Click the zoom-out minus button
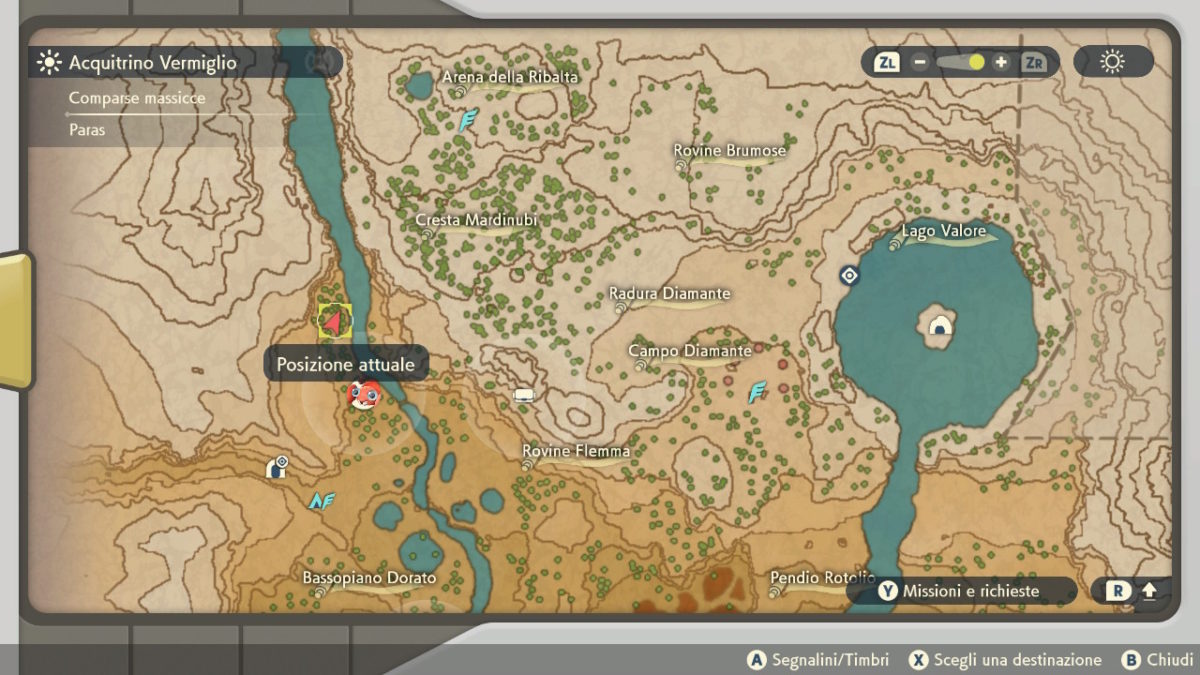Screen dimensions: 1200x675 tap(919, 62)
